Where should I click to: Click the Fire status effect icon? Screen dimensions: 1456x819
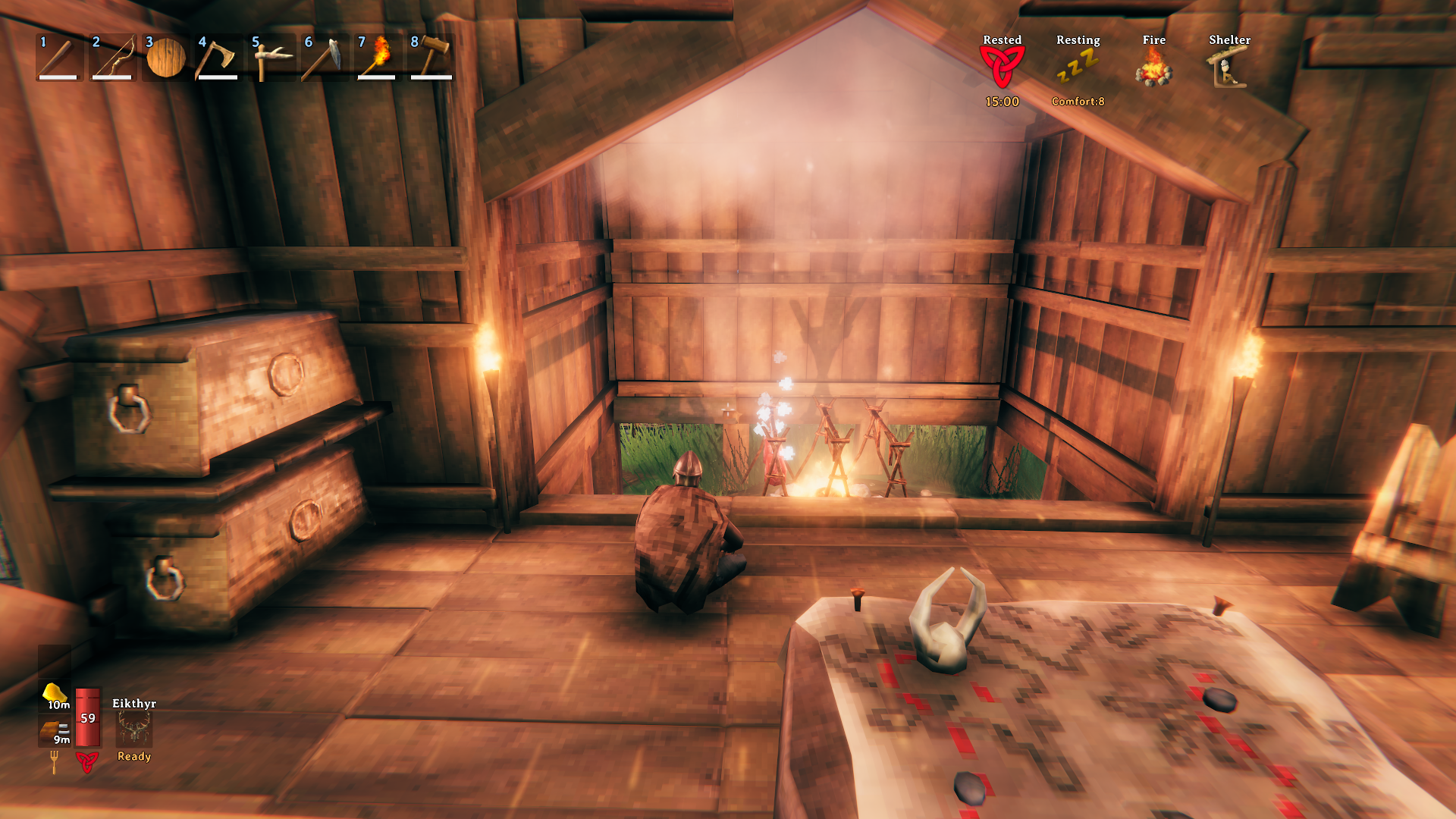click(1153, 67)
